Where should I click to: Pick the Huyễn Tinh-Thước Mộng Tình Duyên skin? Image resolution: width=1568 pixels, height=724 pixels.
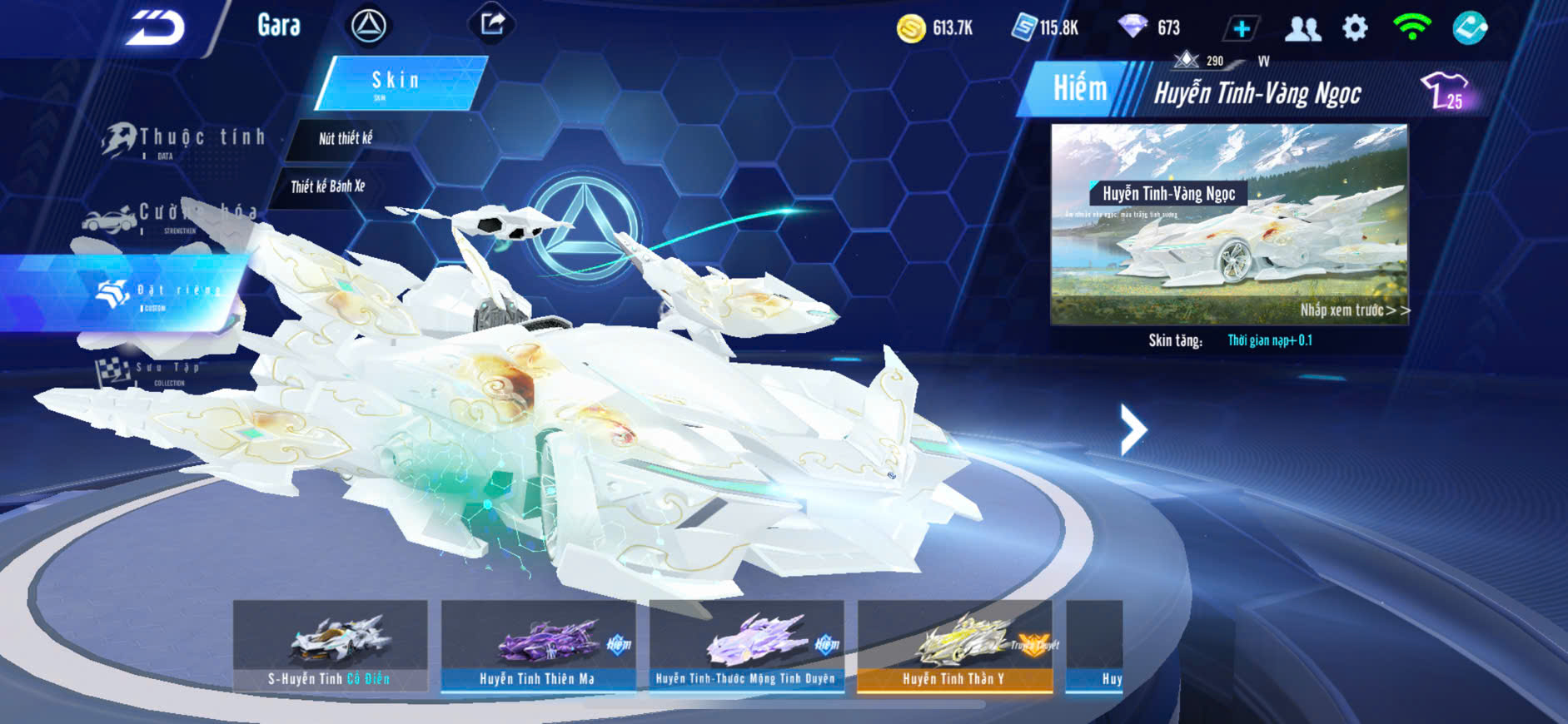coord(746,646)
